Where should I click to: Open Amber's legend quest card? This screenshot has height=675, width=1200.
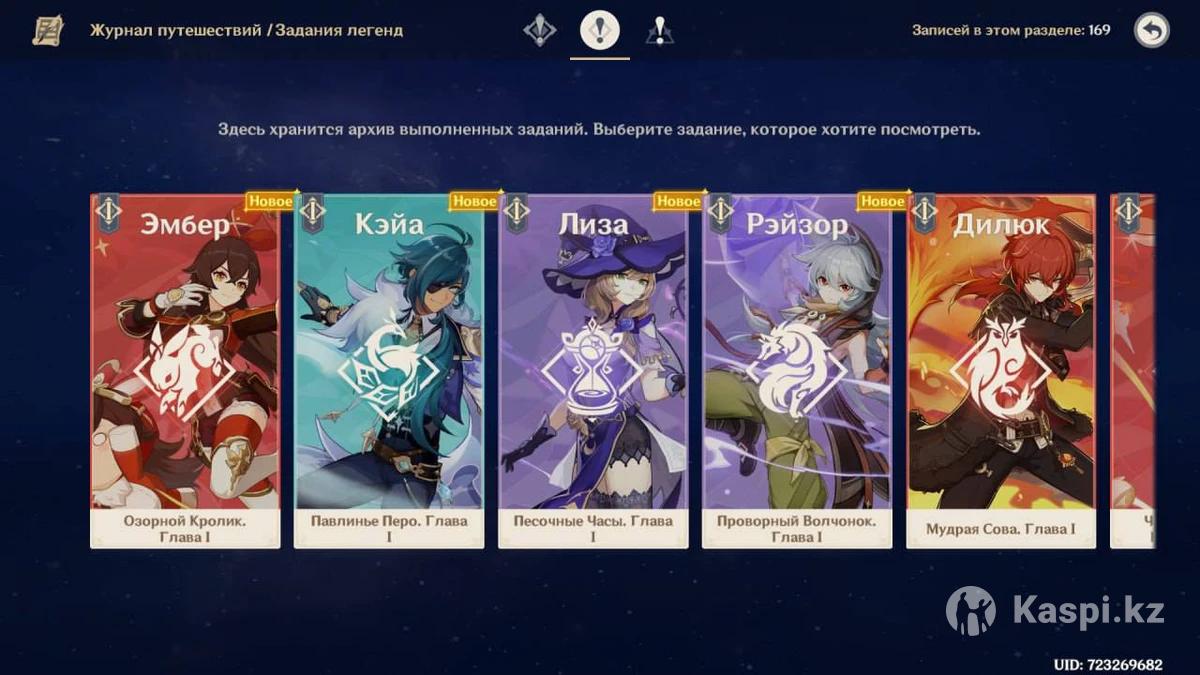pyautogui.click(x=185, y=370)
